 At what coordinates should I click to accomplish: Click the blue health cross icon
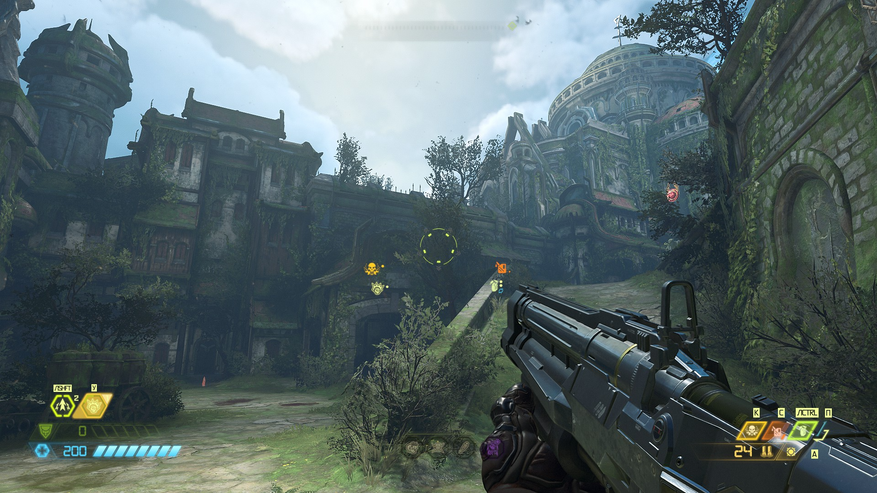[42, 451]
